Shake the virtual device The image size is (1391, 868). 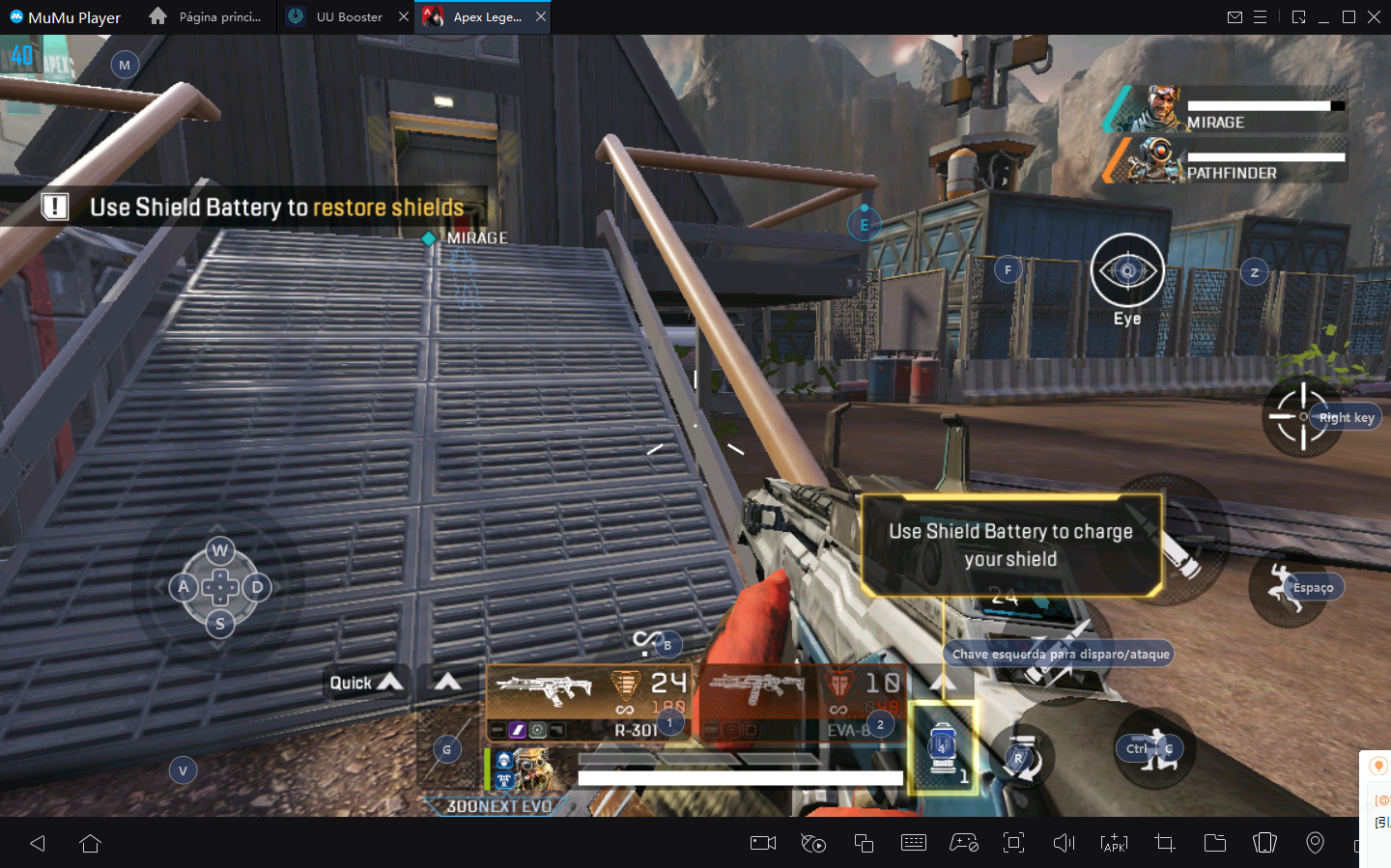click(x=1264, y=843)
